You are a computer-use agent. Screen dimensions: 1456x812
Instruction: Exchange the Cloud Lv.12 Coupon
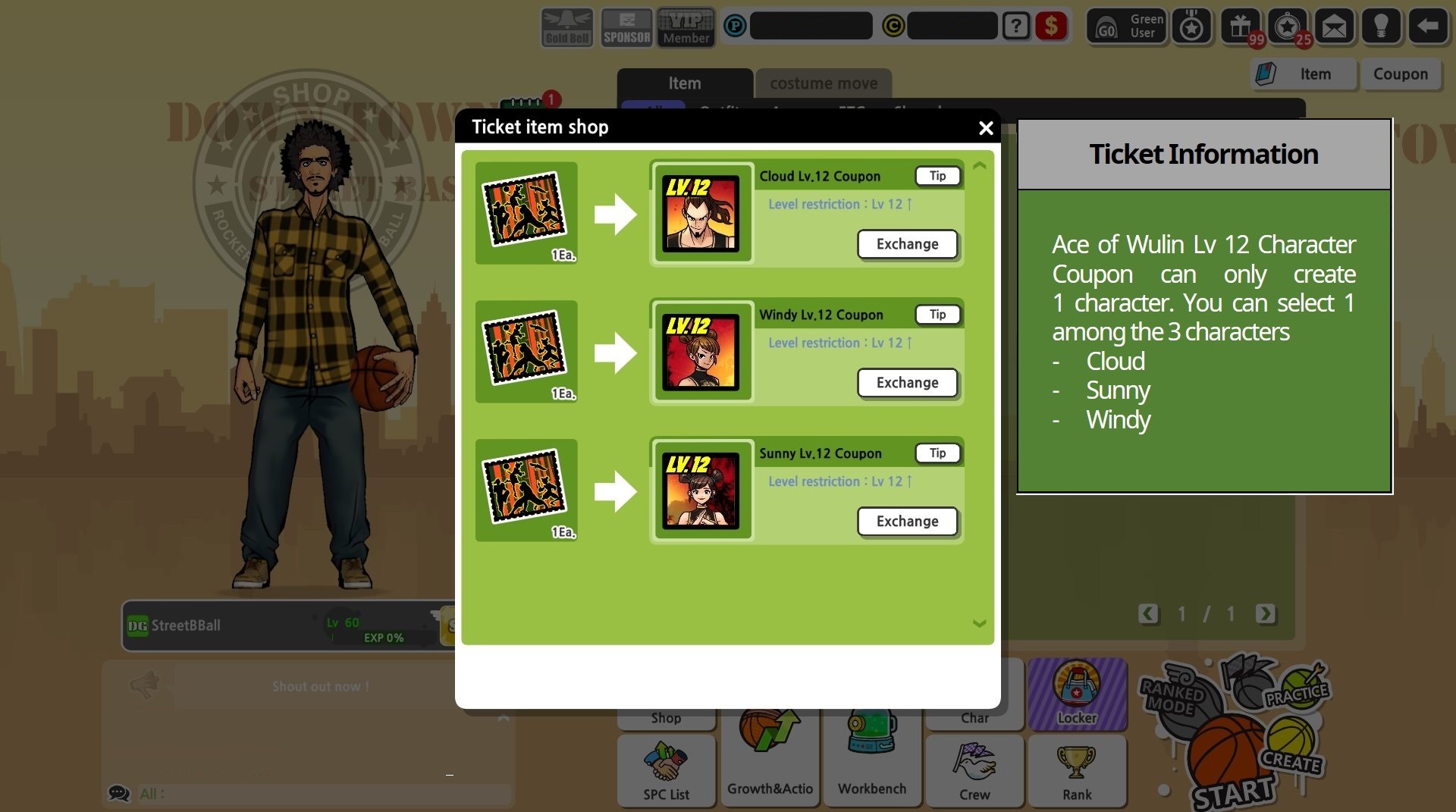point(907,244)
